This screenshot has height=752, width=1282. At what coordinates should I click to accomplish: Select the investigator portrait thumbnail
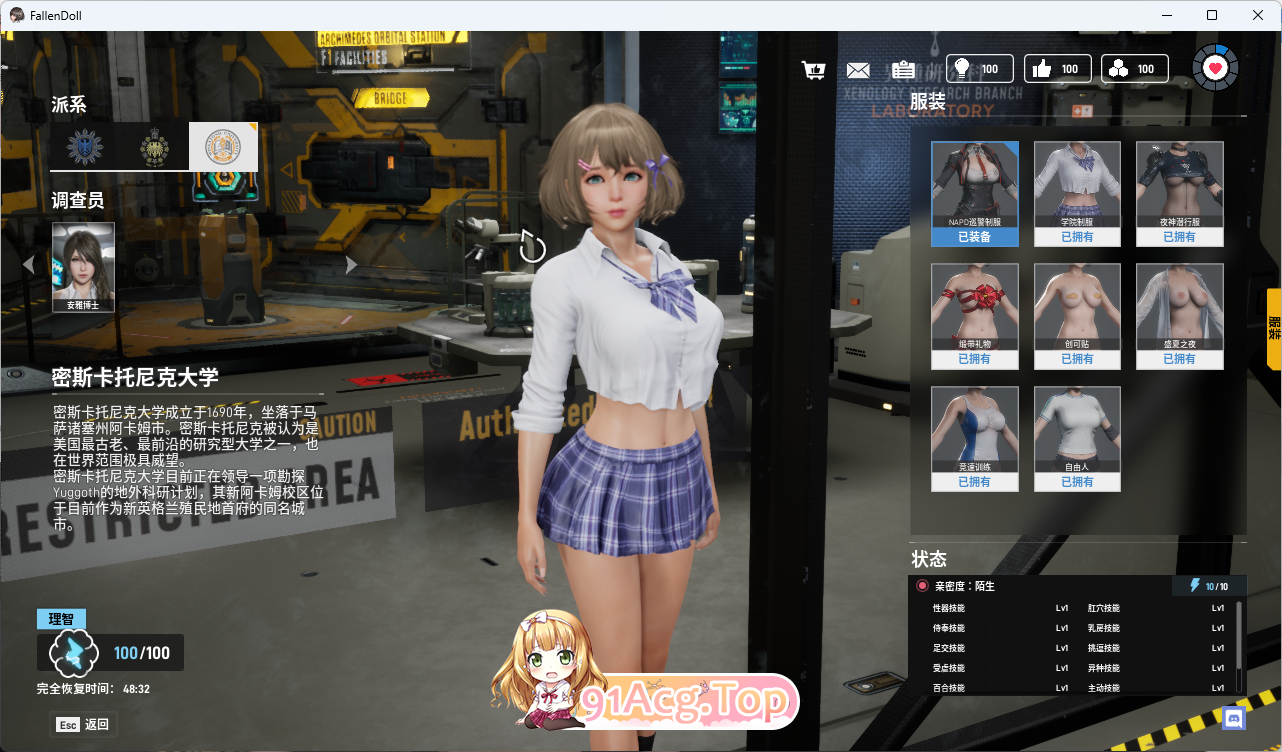click(83, 266)
